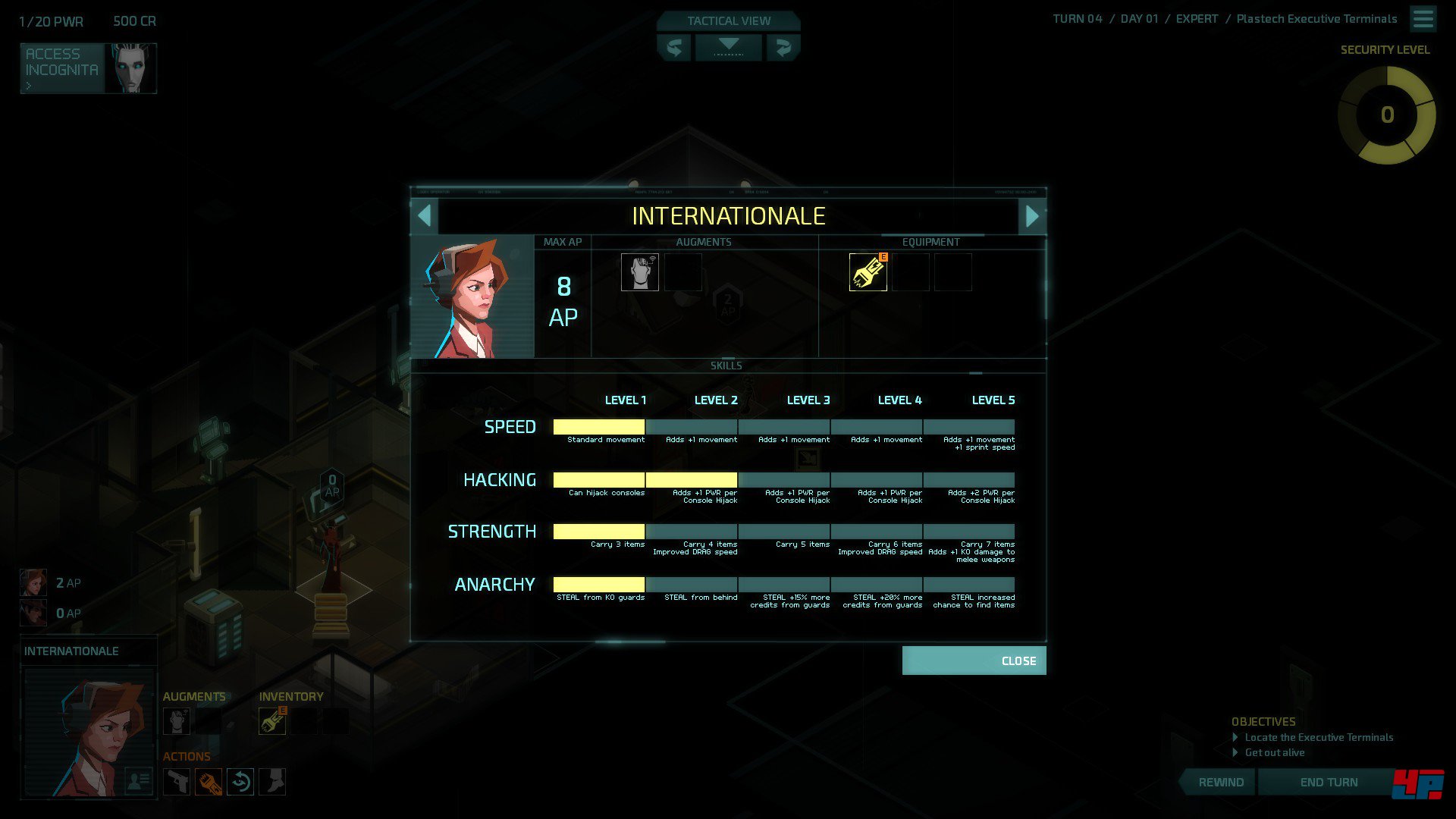The height and width of the screenshot is (819, 1456).
Task: Use the orange melee action icon
Action: (x=209, y=782)
